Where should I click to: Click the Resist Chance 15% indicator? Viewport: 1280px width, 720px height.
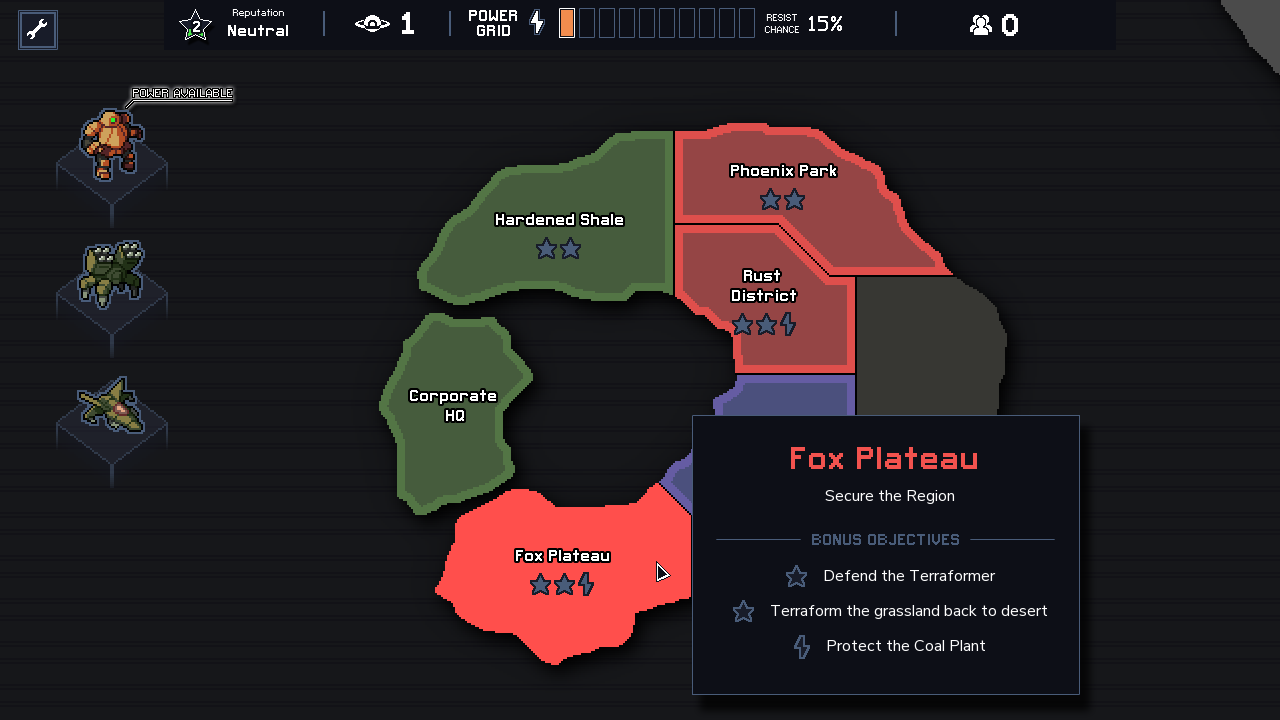803,24
